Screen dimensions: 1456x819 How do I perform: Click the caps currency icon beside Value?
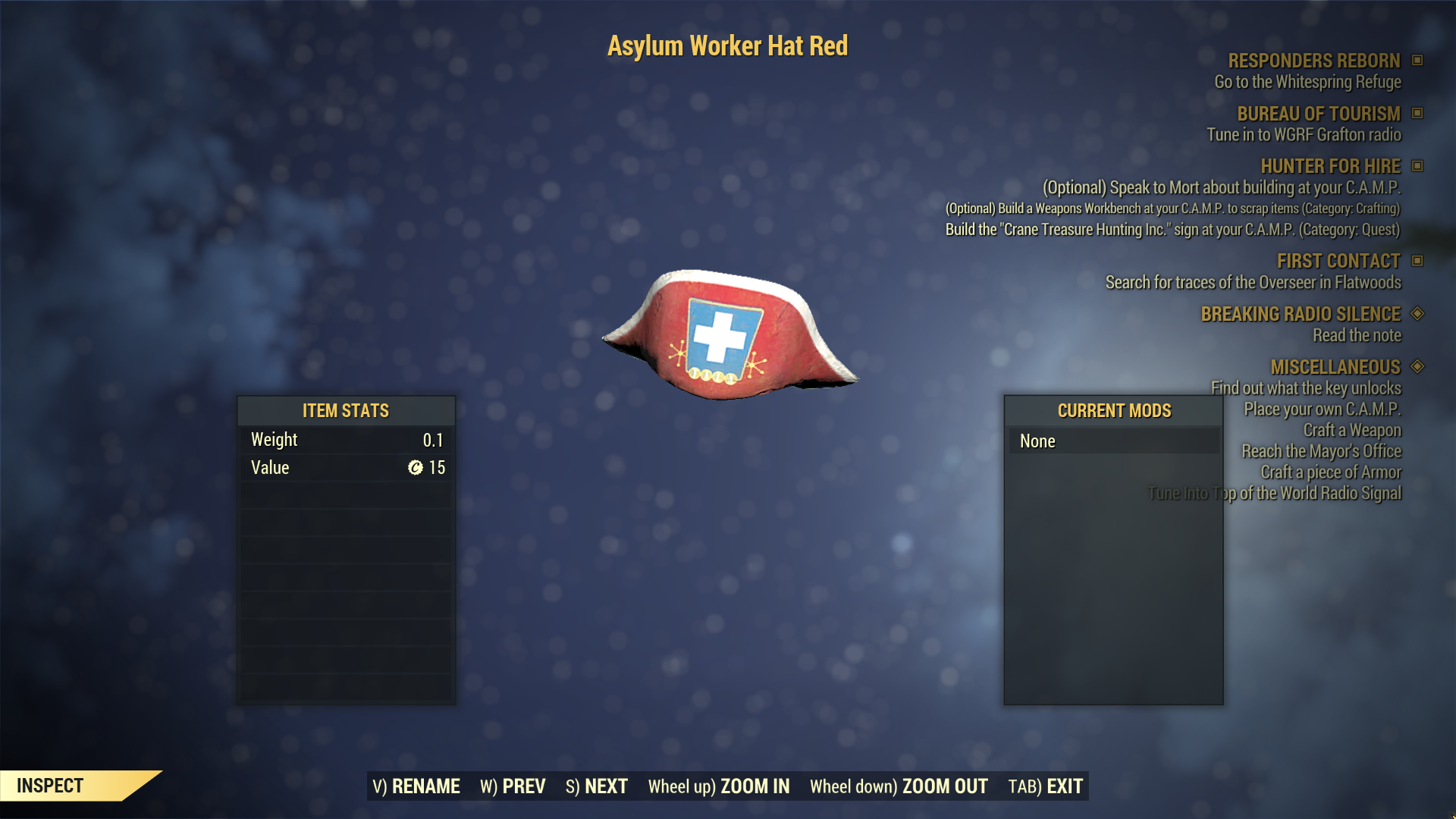[x=416, y=467]
